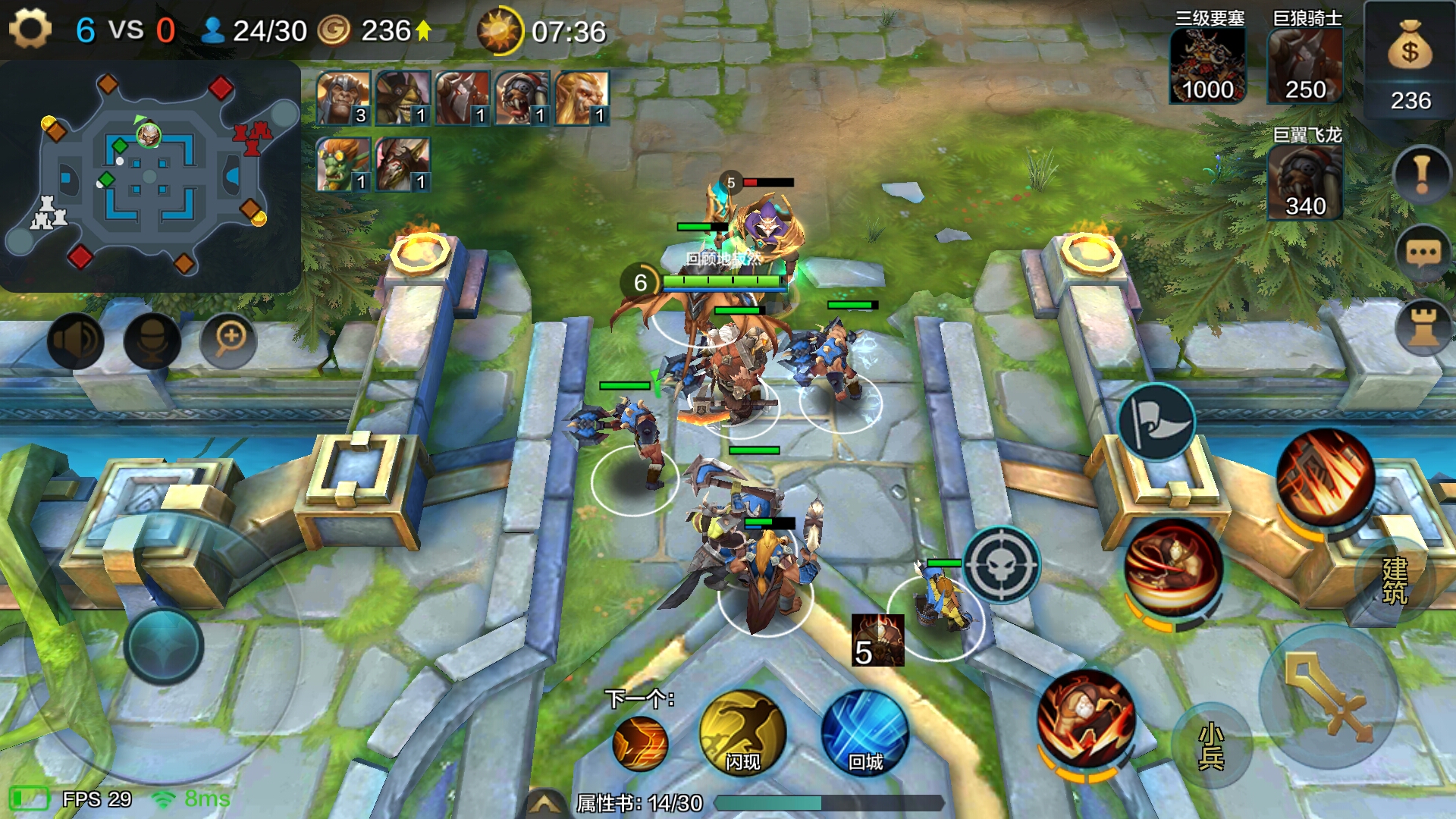The height and width of the screenshot is (819, 1456).
Task: Use the 闪现 flash spell
Action: [x=742, y=733]
